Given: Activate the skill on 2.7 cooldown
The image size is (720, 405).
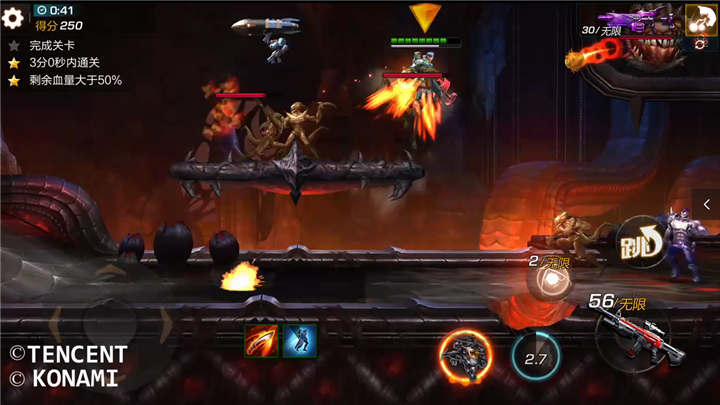Looking at the screenshot, I should point(536,356).
